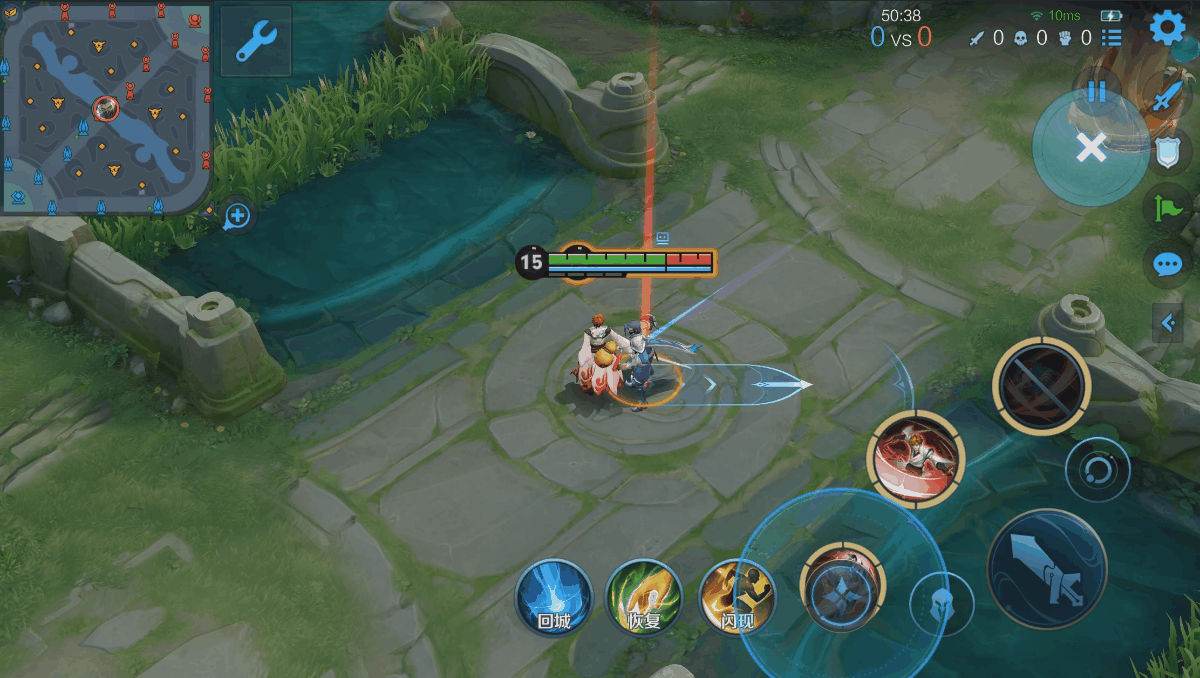
Task: Send the green flag rally signal
Action: pyautogui.click(x=1167, y=208)
